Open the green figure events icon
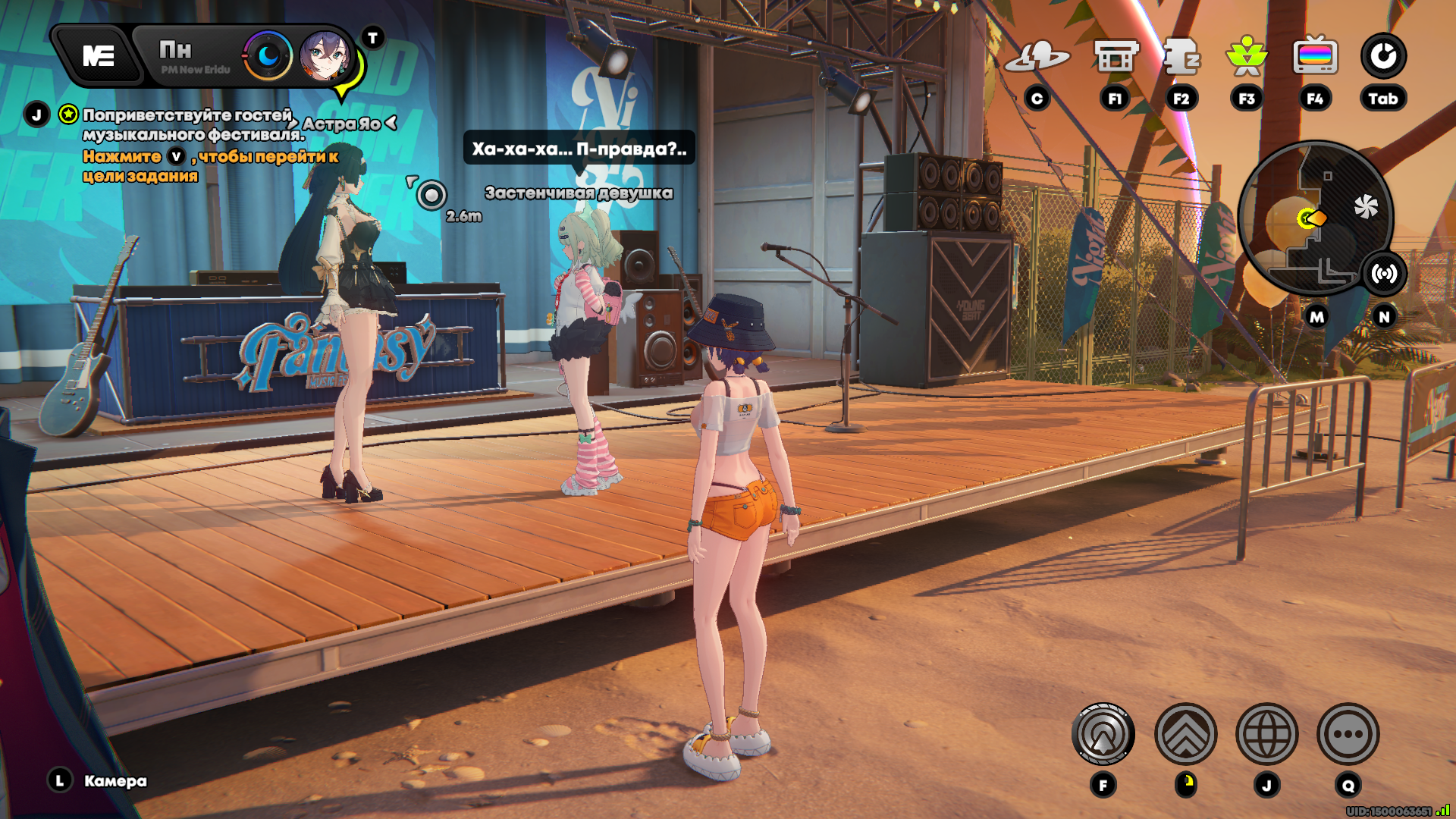This screenshot has width=1456, height=819. pos(1247,57)
